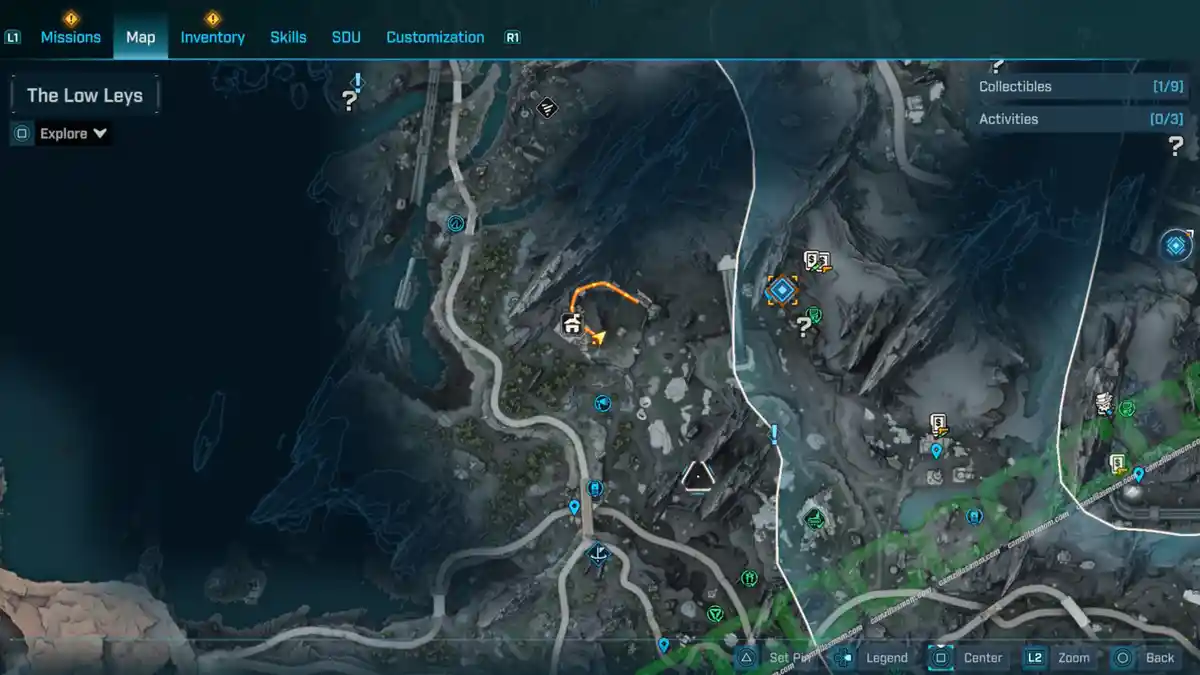Click the house icon map marker
This screenshot has width=1200, height=675.
tap(572, 324)
